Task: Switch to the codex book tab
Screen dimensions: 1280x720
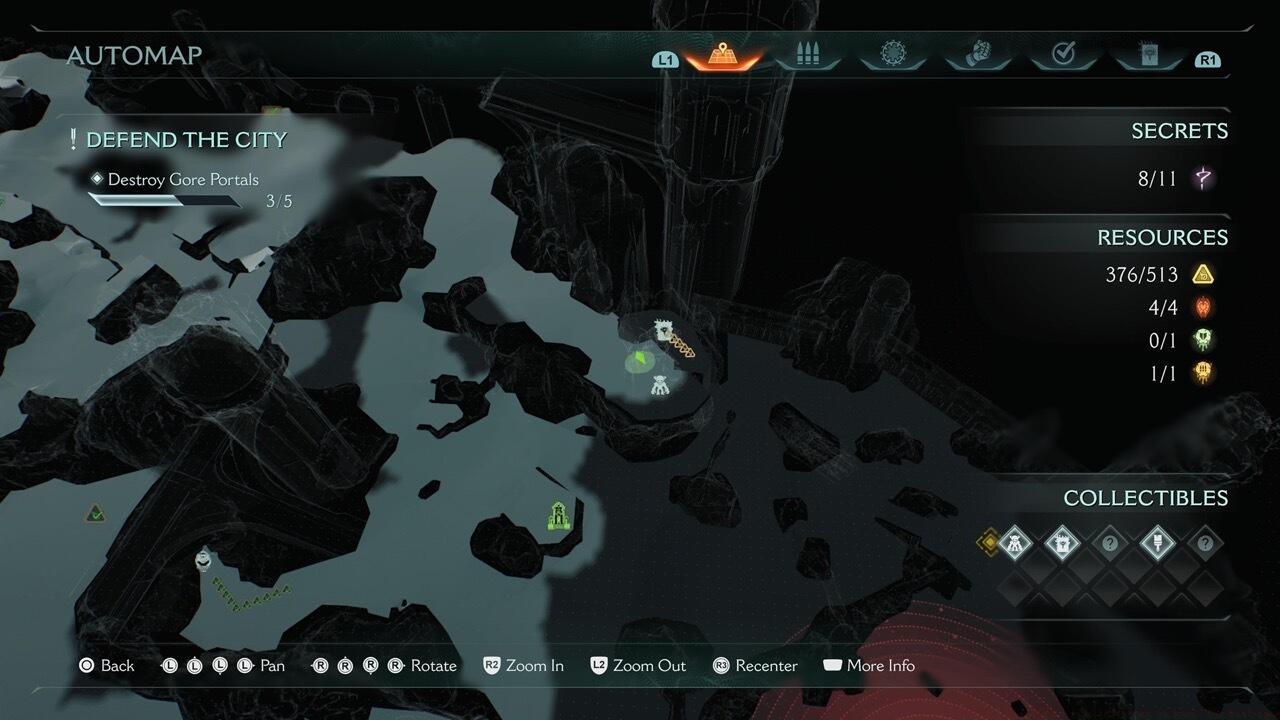Action: click(1148, 54)
